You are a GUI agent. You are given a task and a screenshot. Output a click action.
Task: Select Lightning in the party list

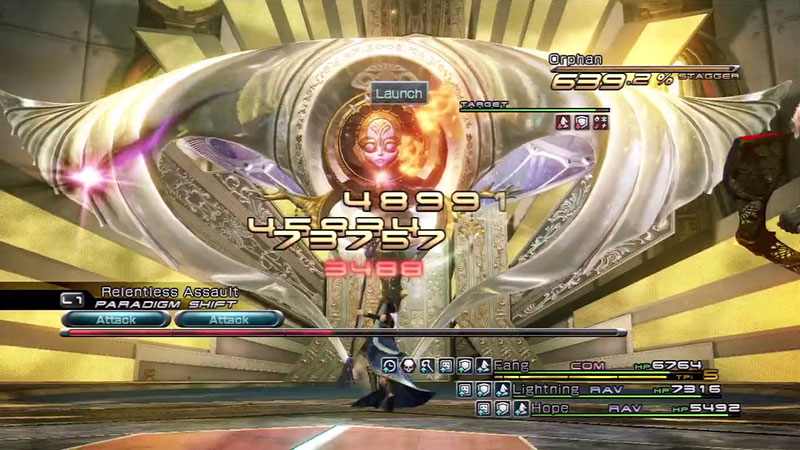(x=545, y=388)
